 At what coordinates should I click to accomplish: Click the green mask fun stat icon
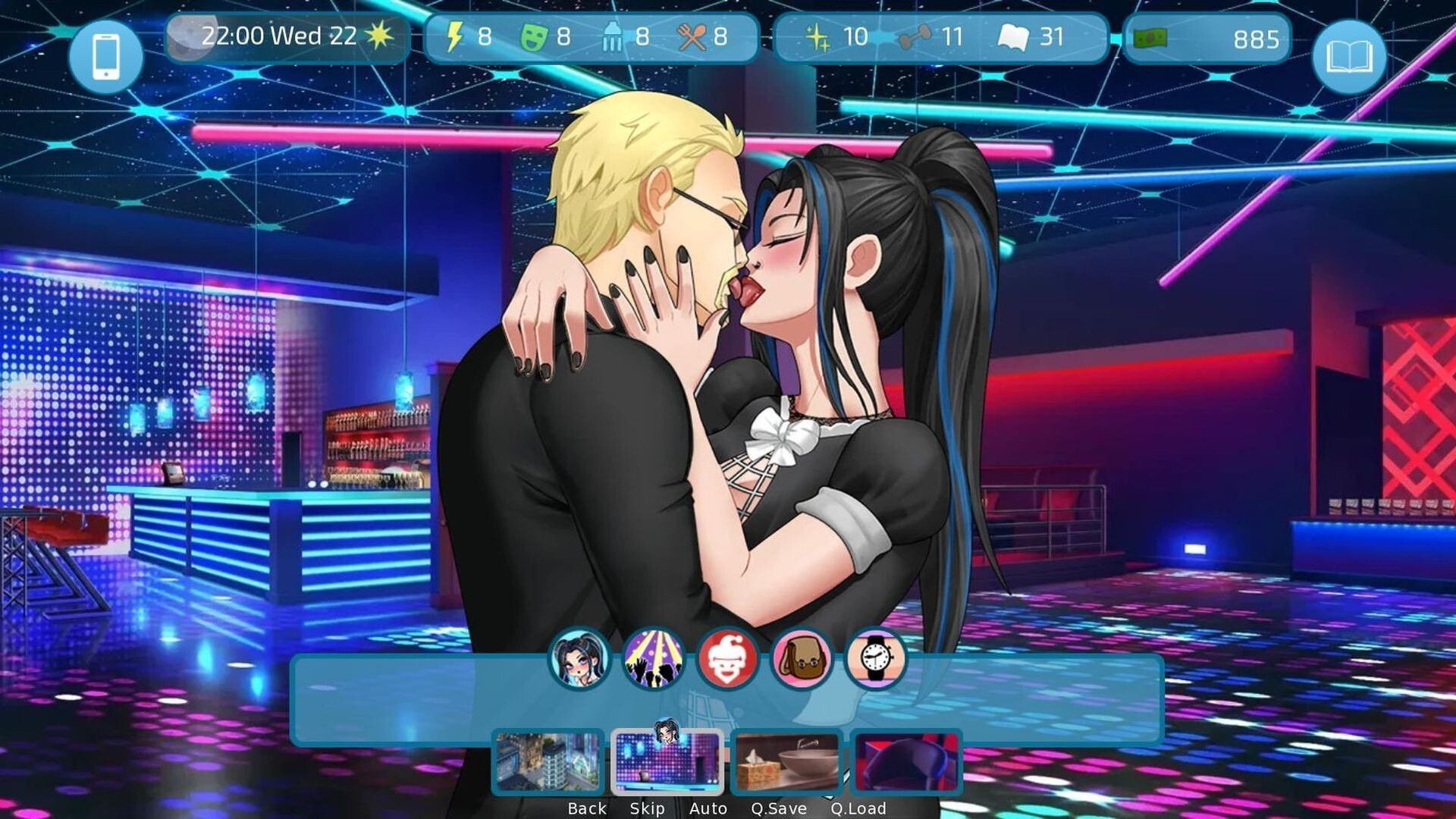[535, 36]
